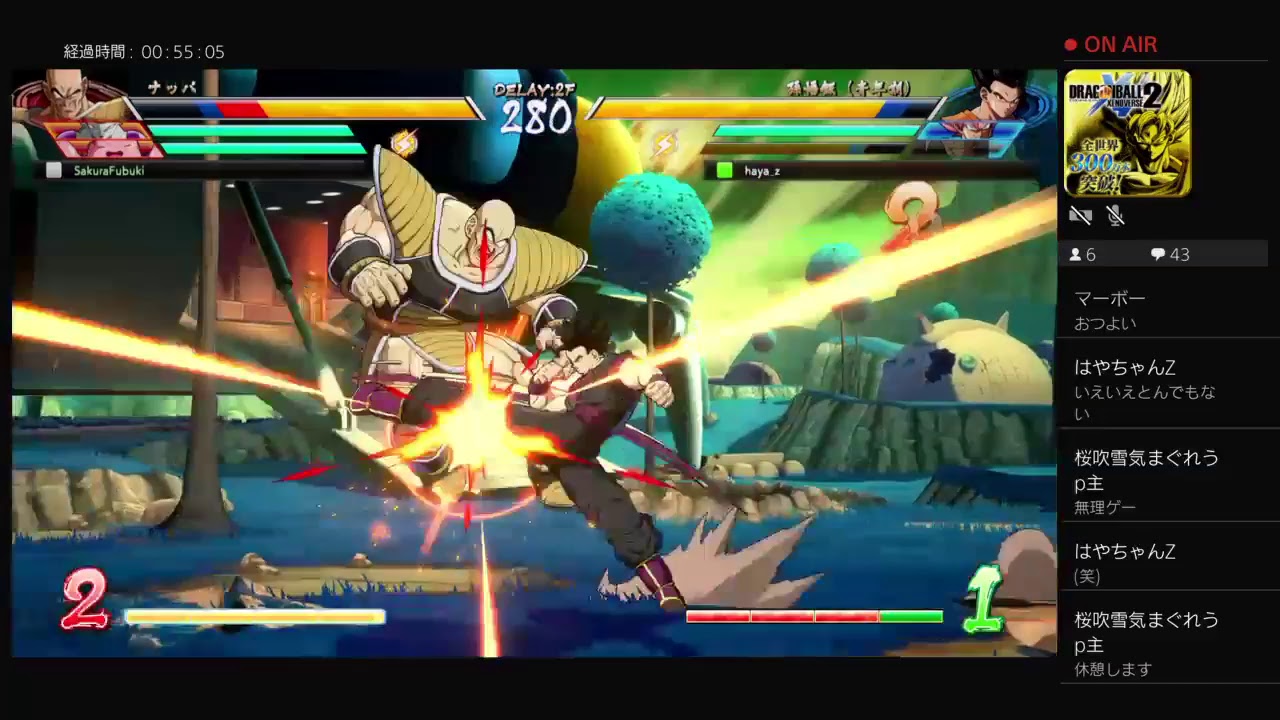Toggle the red ON AIR broadcast indicator
Image resolution: width=1280 pixels, height=720 pixels.
[1113, 44]
